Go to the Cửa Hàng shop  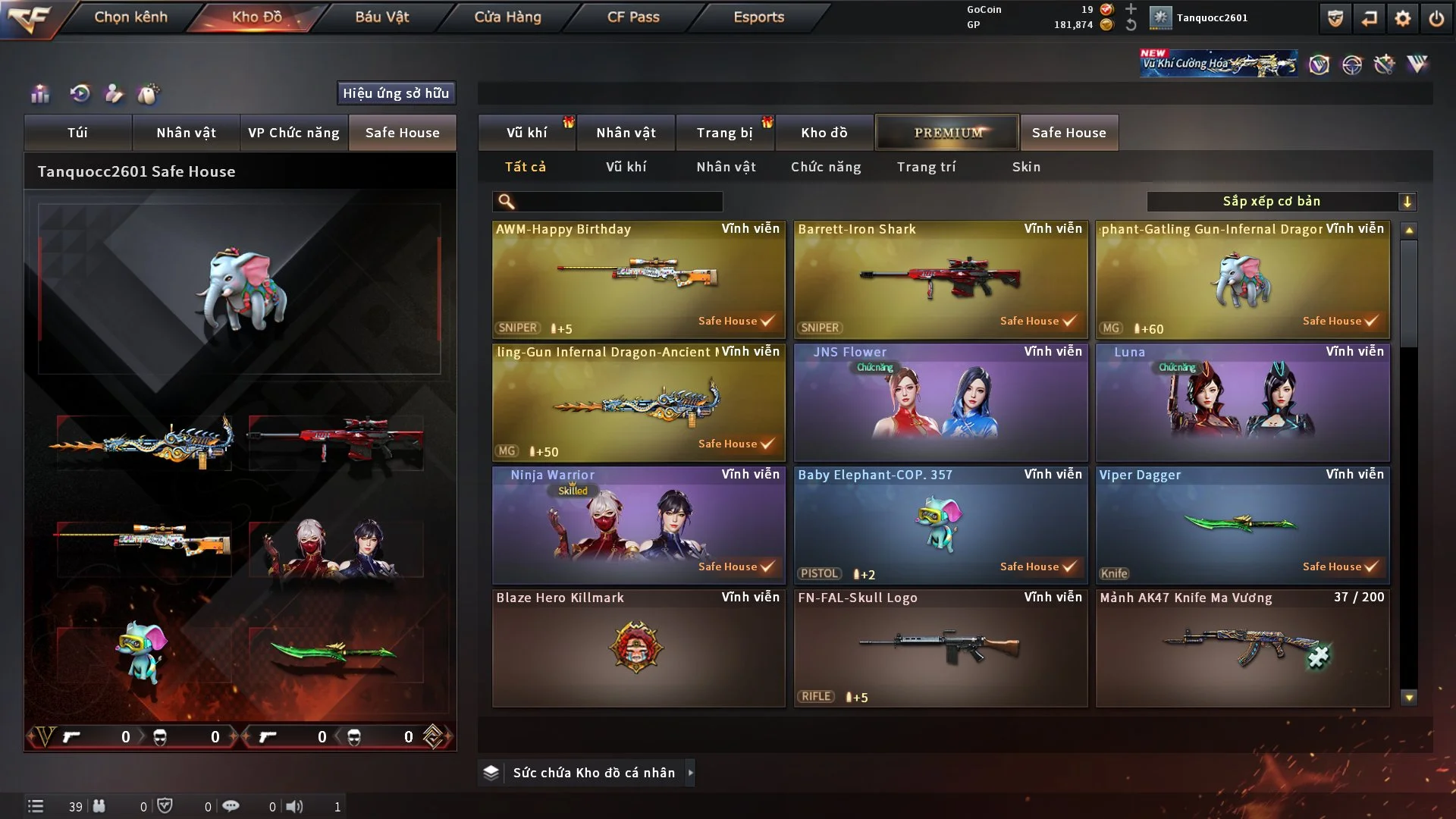[507, 17]
